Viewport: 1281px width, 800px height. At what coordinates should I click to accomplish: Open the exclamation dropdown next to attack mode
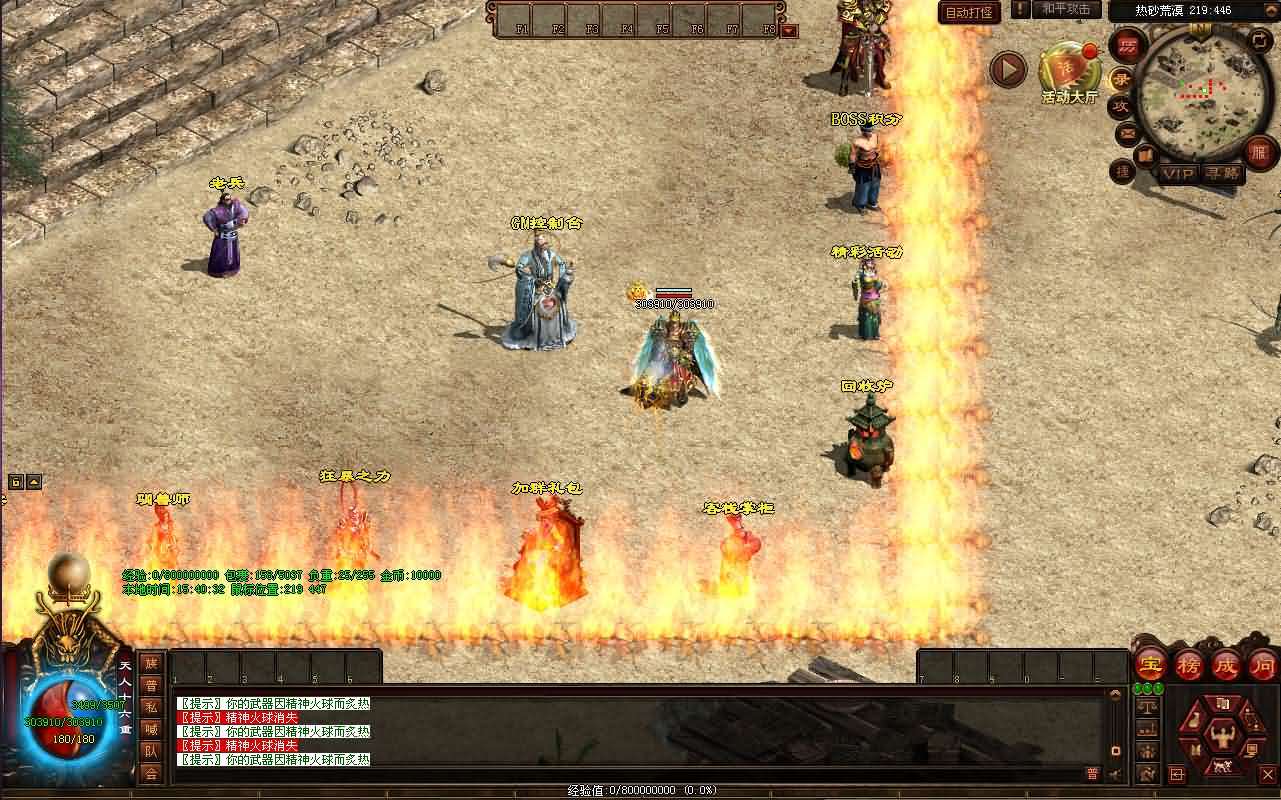(x=1020, y=11)
